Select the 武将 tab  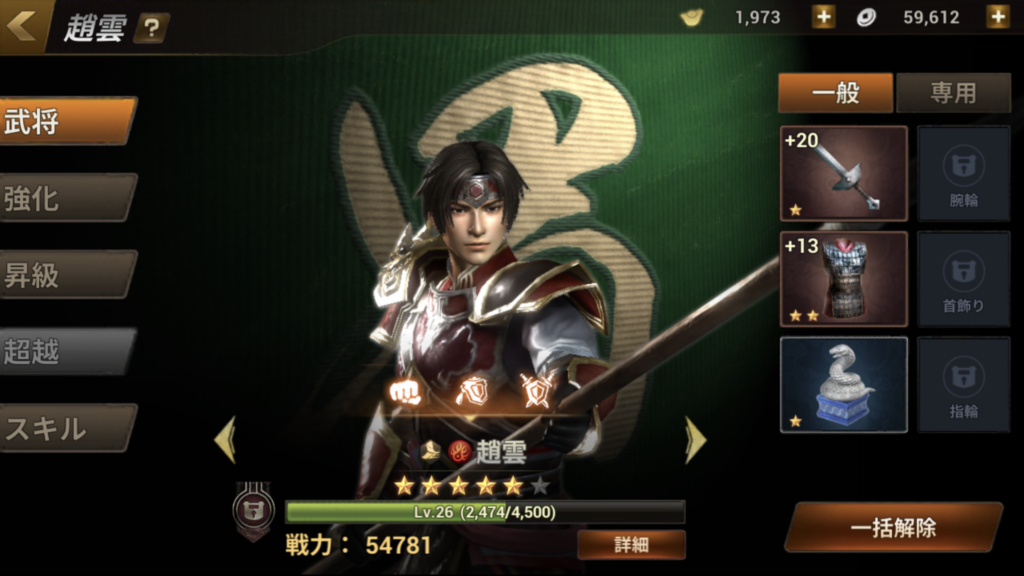66,121
